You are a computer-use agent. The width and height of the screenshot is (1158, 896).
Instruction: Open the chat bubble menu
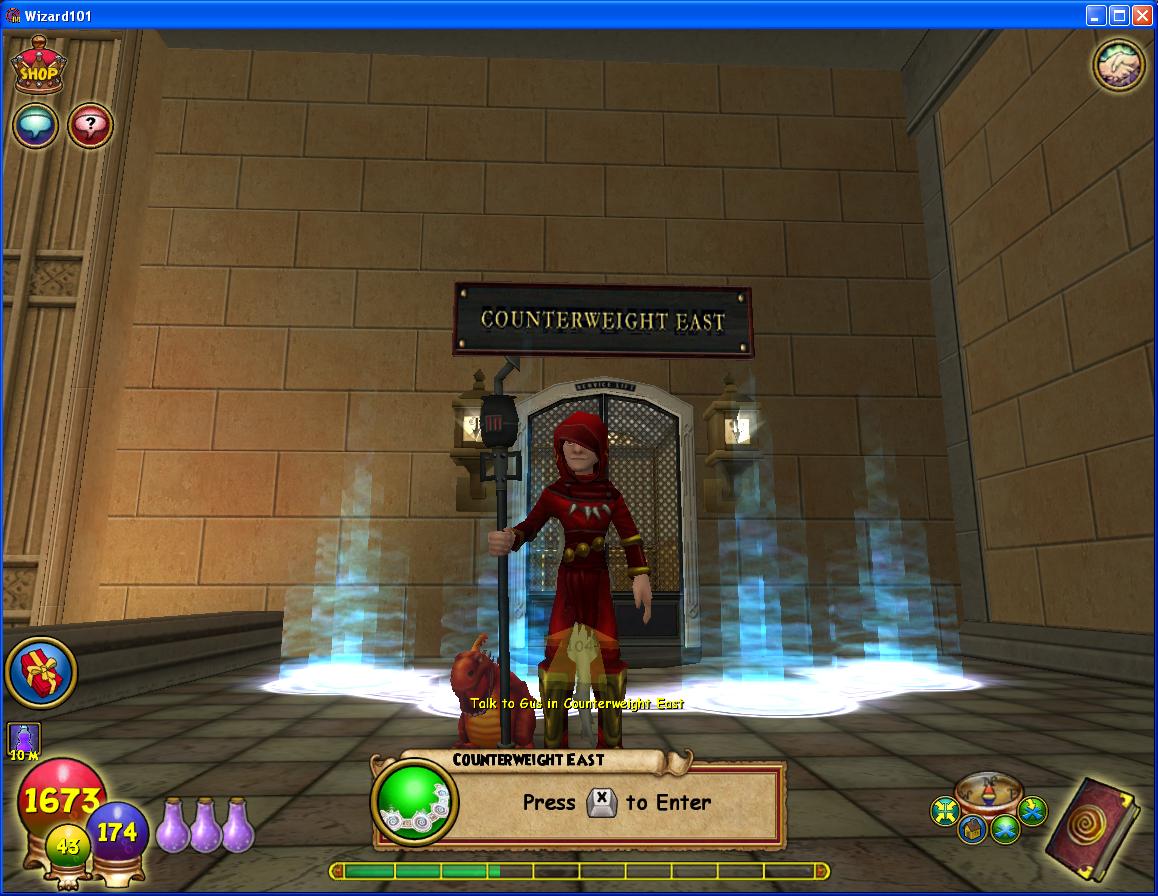coord(35,126)
